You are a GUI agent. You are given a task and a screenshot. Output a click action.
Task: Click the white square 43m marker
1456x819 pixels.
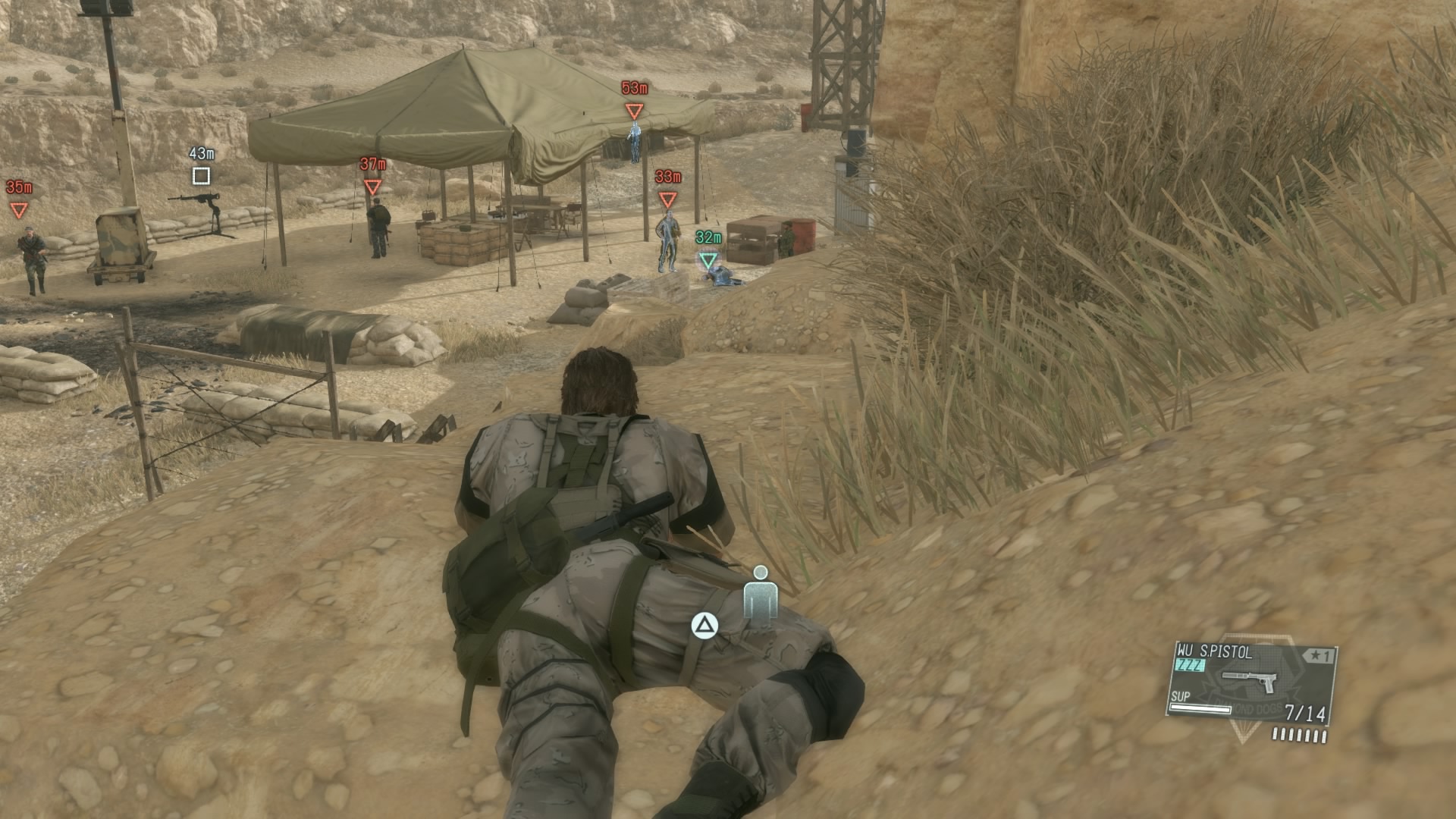[x=201, y=176]
